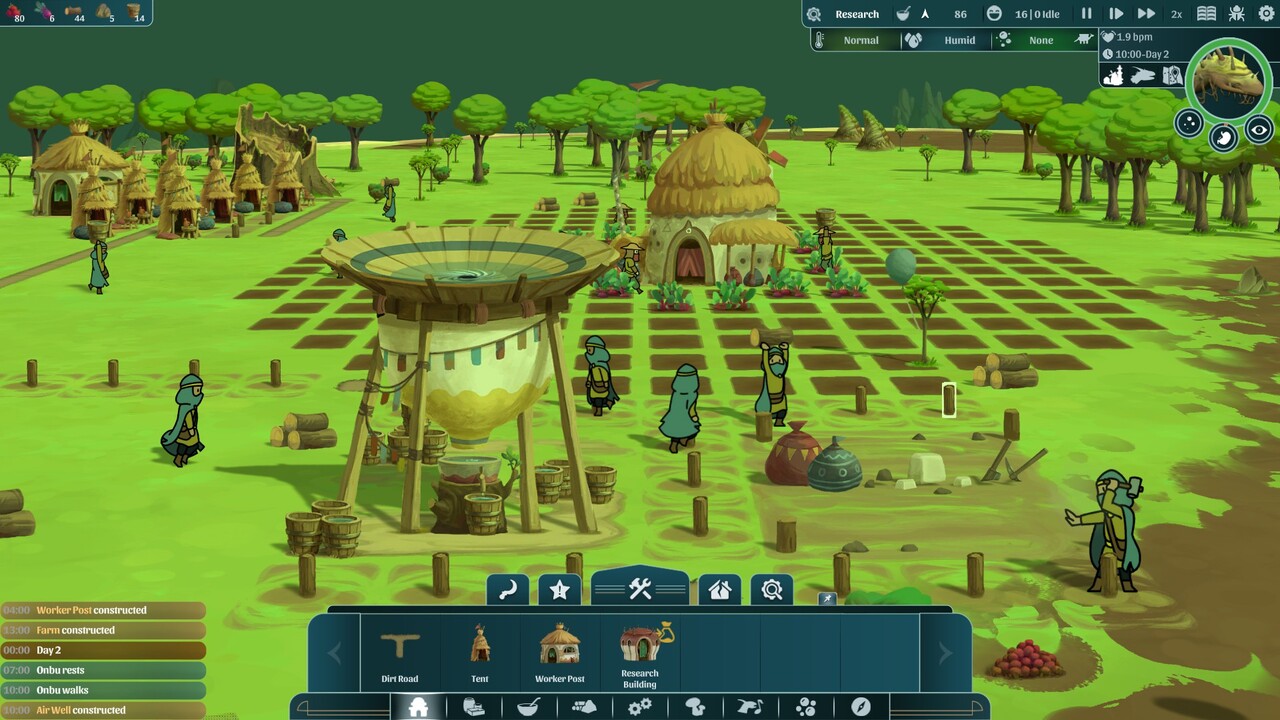Choose the Tent building
This screenshot has width=1280, height=720.
tap(480, 655)
